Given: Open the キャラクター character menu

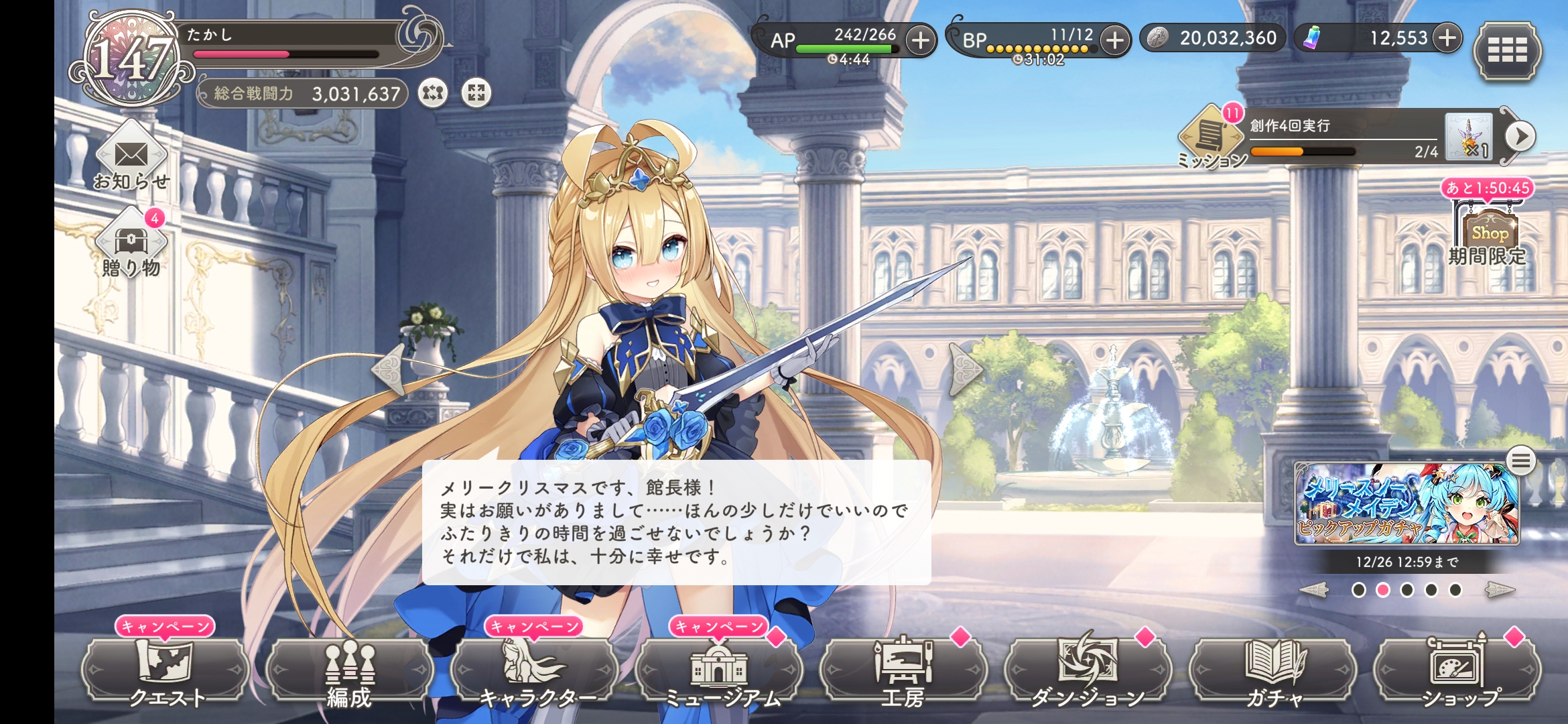Looking at the screenshot, I should (x=534, y=670).
